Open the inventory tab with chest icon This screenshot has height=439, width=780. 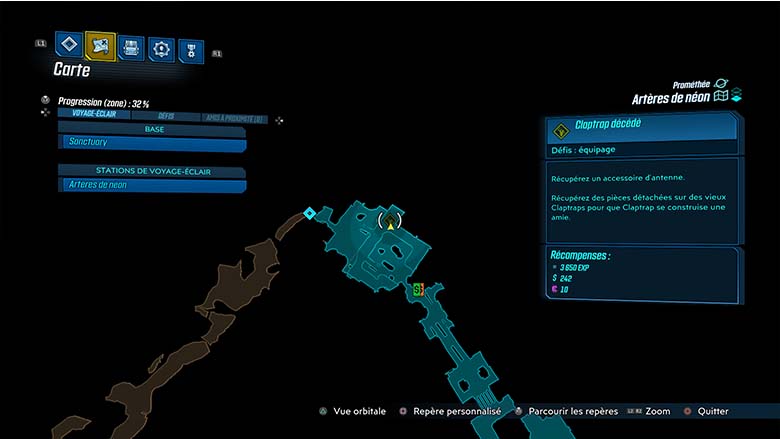(130, 47)
